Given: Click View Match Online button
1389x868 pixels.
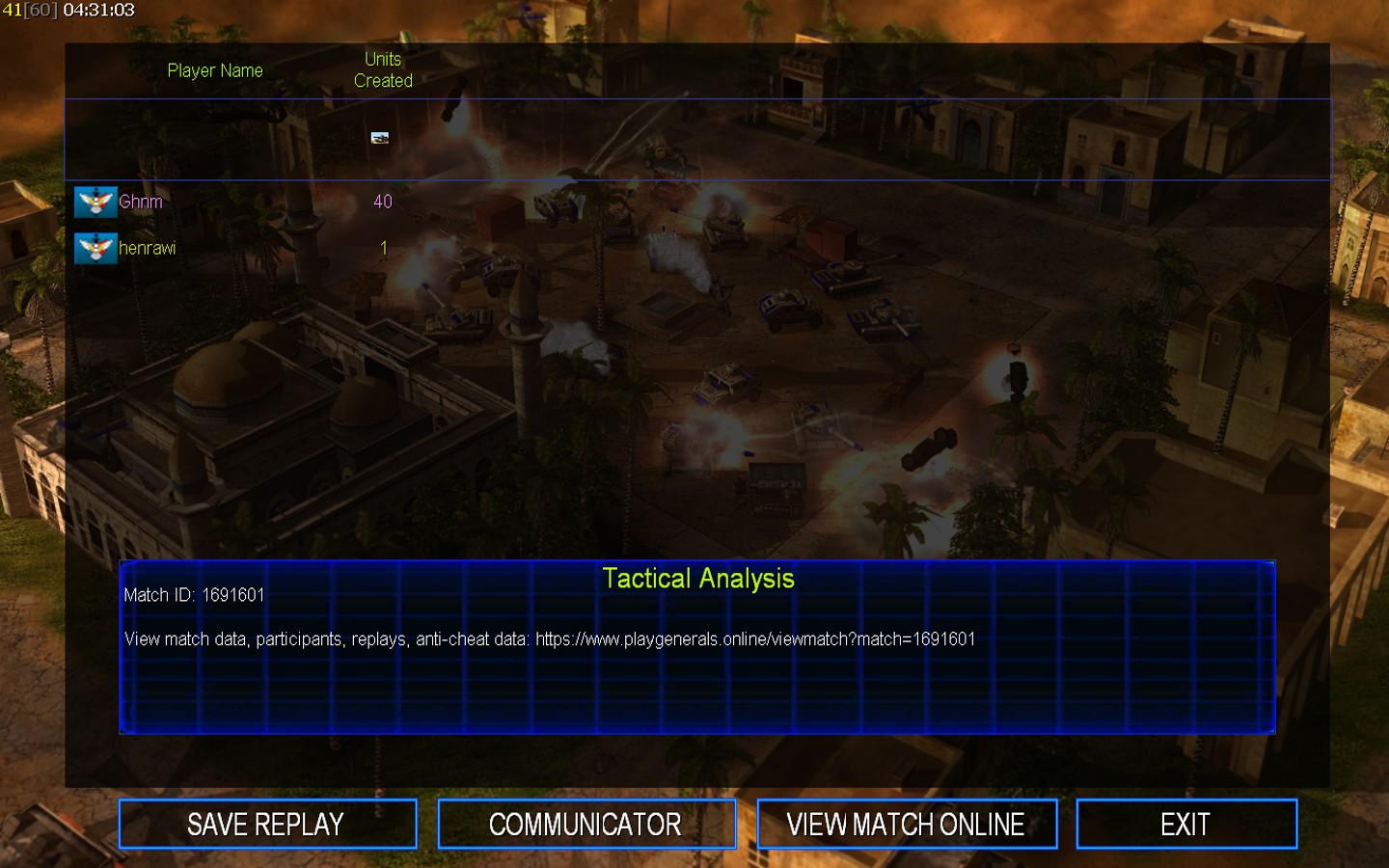Looking at the screenshot, I should (x=906, y=824).
